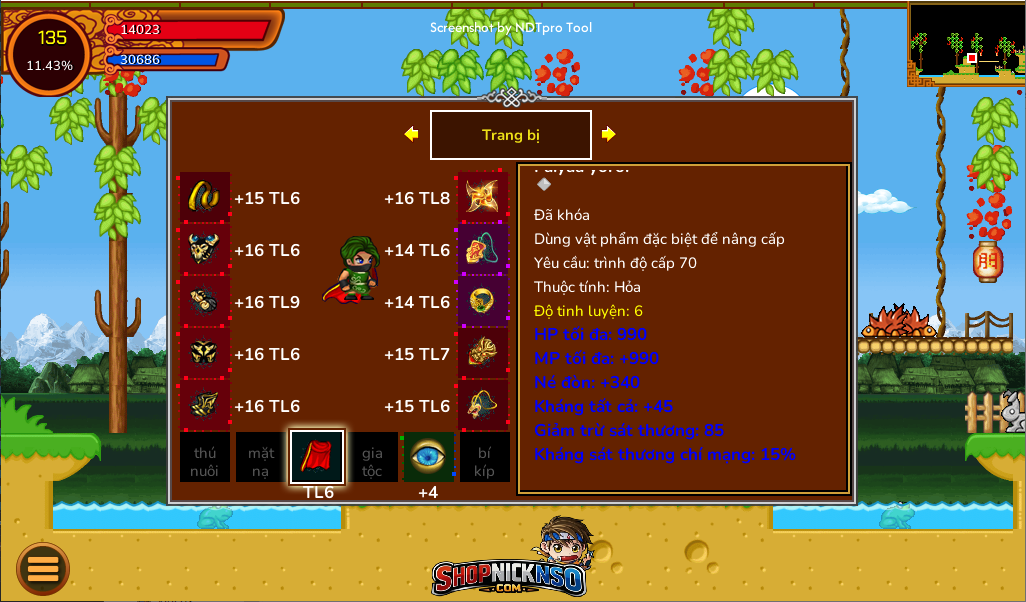Open the empty gia tộc clan slot

coord(372,458)
